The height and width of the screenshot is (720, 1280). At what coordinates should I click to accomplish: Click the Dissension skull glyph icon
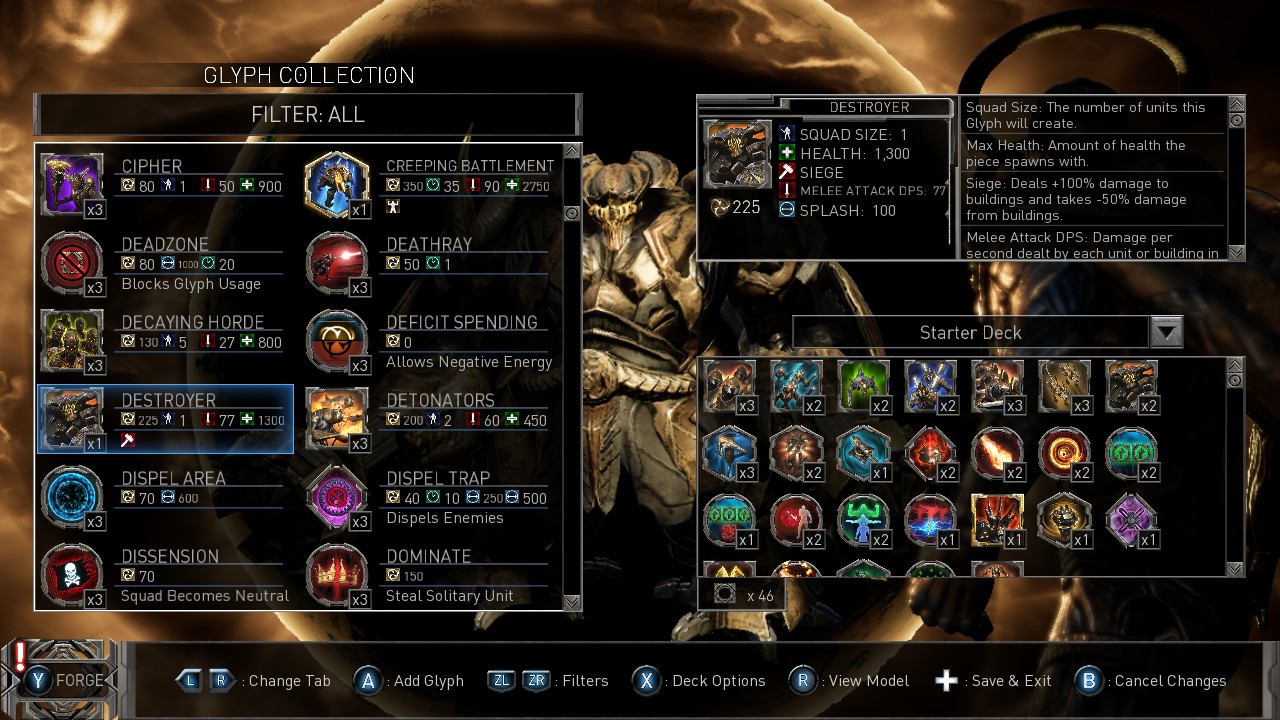(71, 575)
